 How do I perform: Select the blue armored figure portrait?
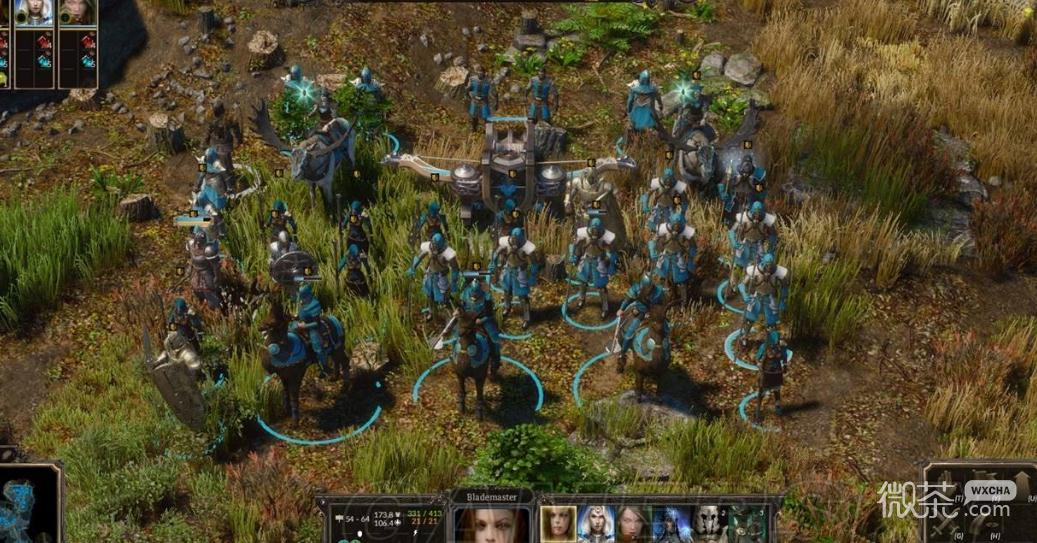pyautogui.click(x=671, y=523)
